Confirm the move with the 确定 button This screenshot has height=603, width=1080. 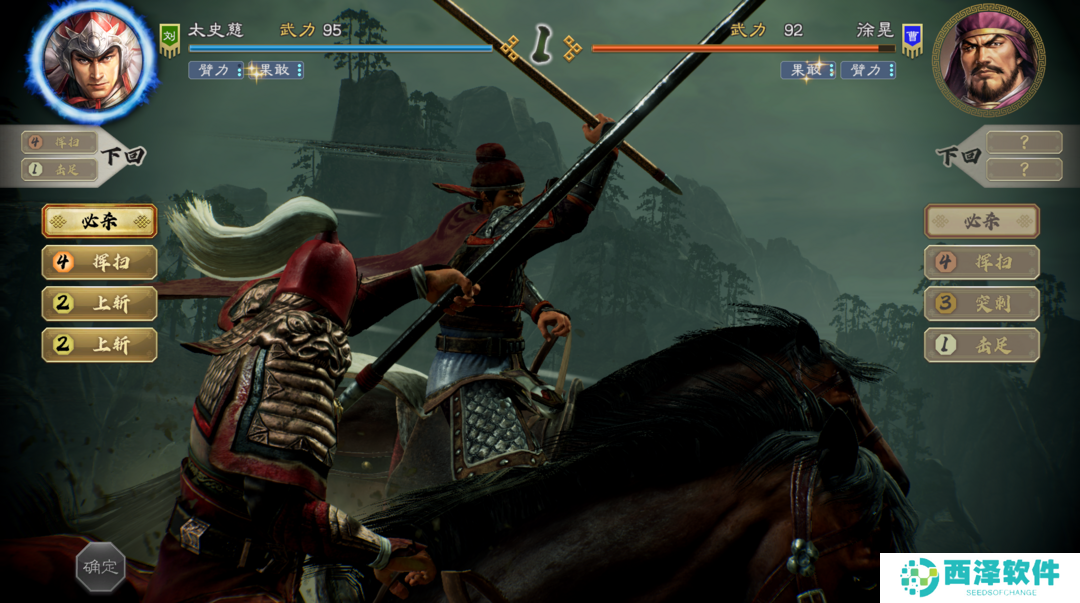coord(100,567)
